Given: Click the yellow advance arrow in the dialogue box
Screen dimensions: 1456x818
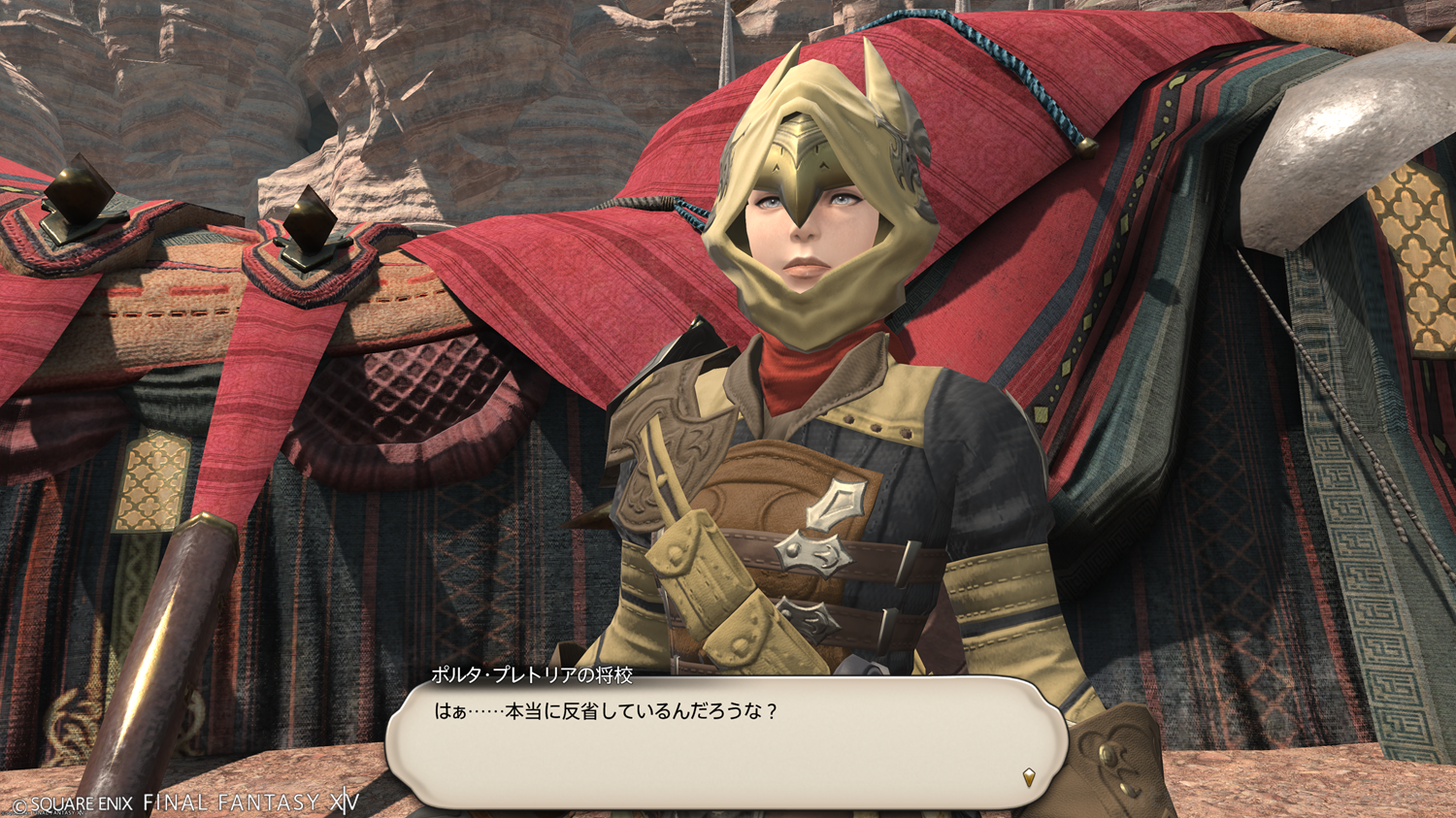Looking at the screenshot, I should tap(1029, 776).
